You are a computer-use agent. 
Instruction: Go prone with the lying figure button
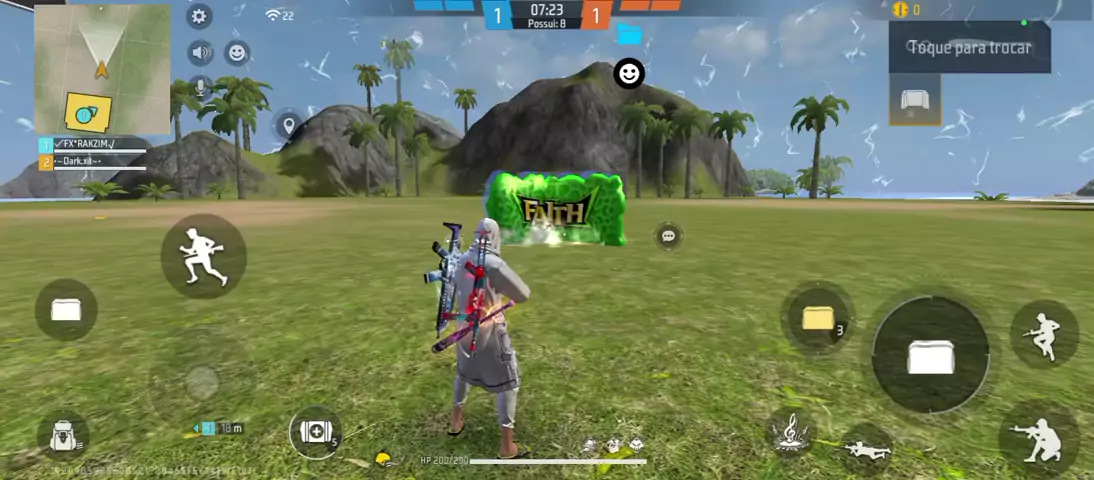point(866,448)
